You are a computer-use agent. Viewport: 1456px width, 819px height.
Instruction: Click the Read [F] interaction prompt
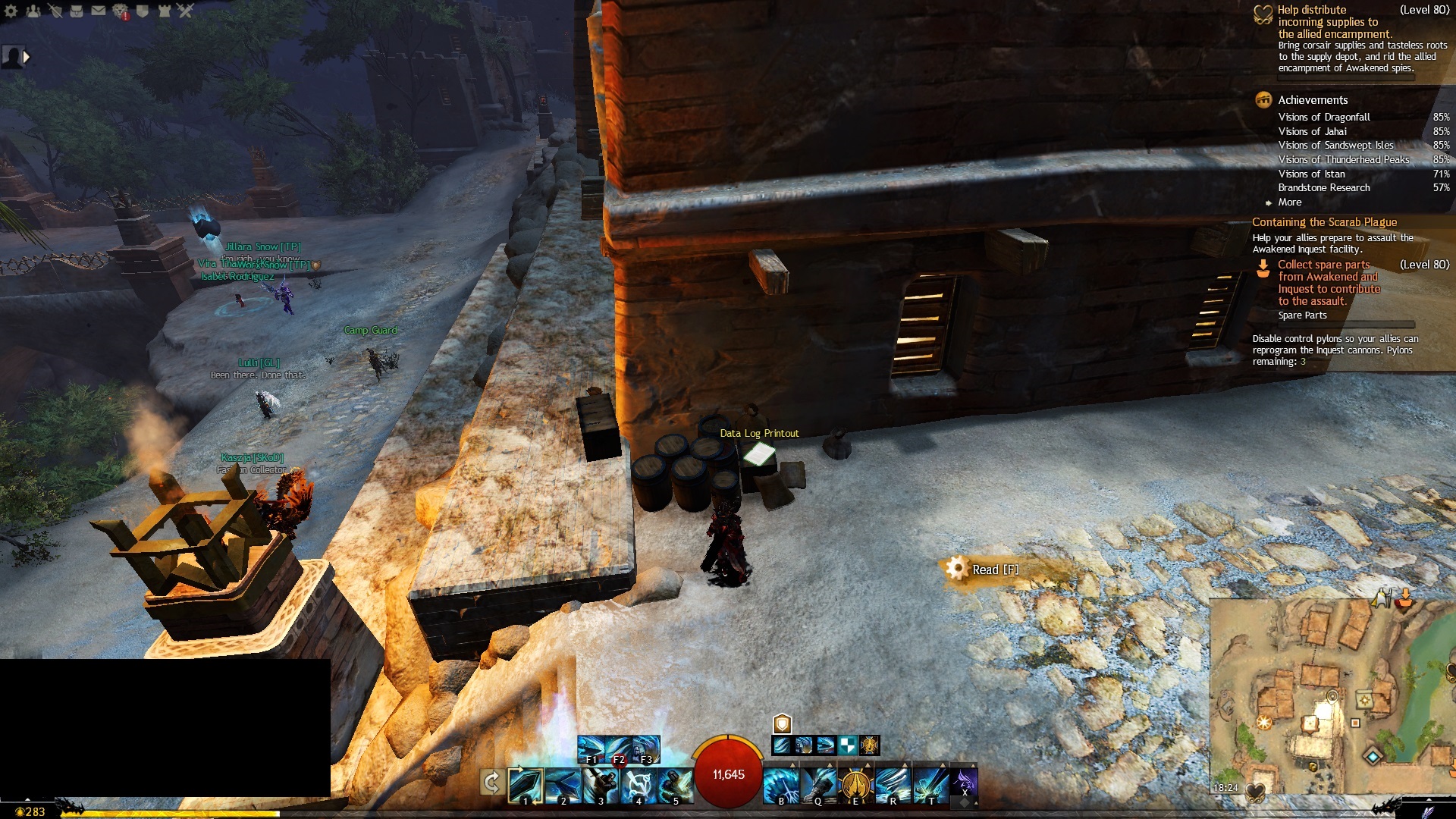[x=995, y=570]
